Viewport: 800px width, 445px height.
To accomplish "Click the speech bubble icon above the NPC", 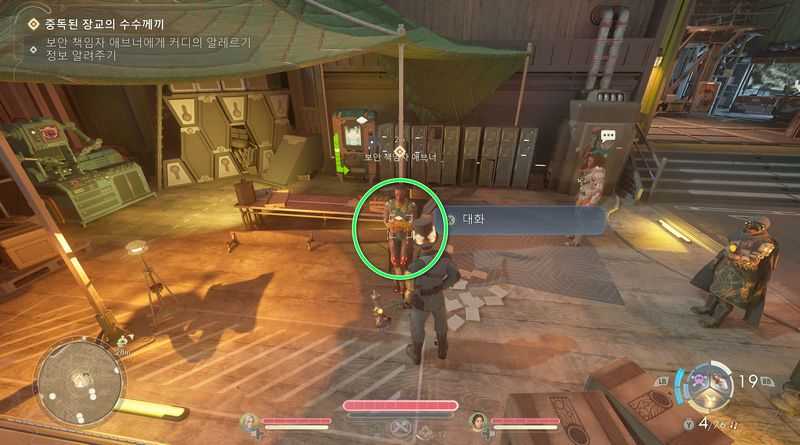I will pyautogui.click(x=608, y=136).
